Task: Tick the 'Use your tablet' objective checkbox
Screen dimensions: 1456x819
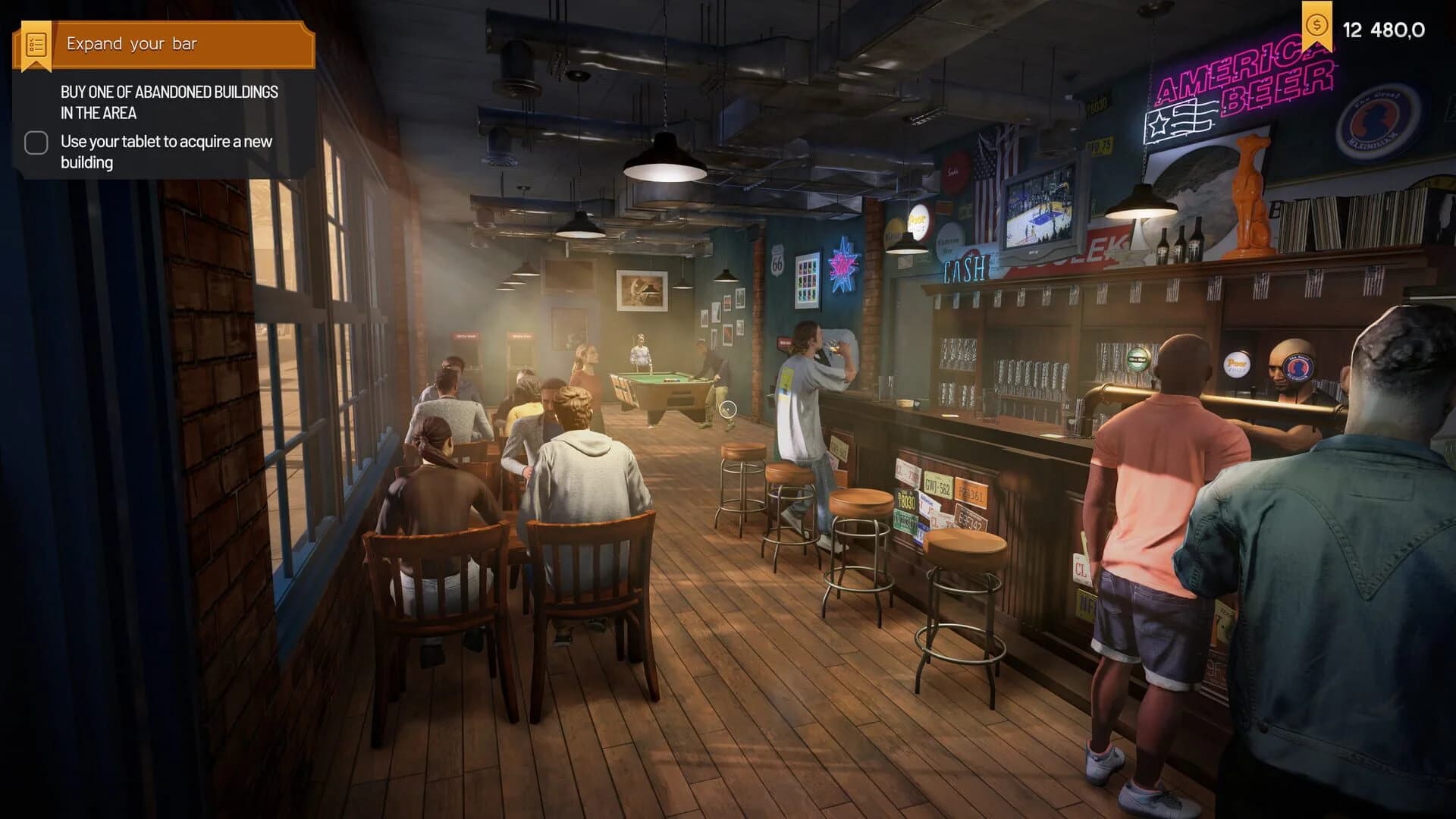Action: [x=35, y=143]
